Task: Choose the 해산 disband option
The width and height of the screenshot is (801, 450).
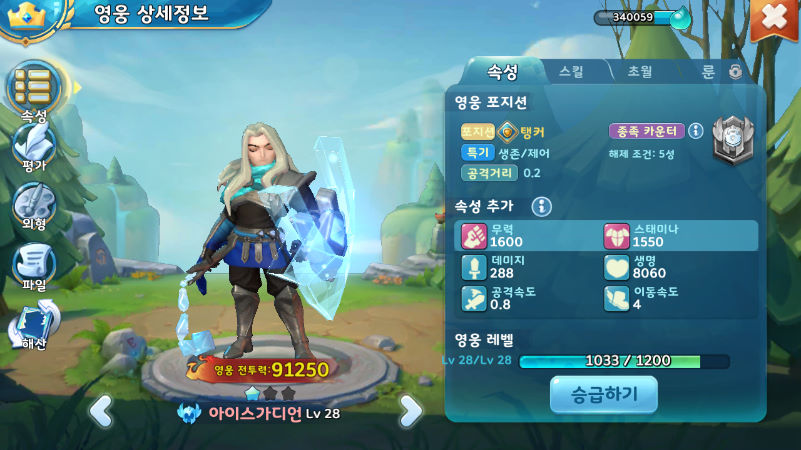Action: 34,326
